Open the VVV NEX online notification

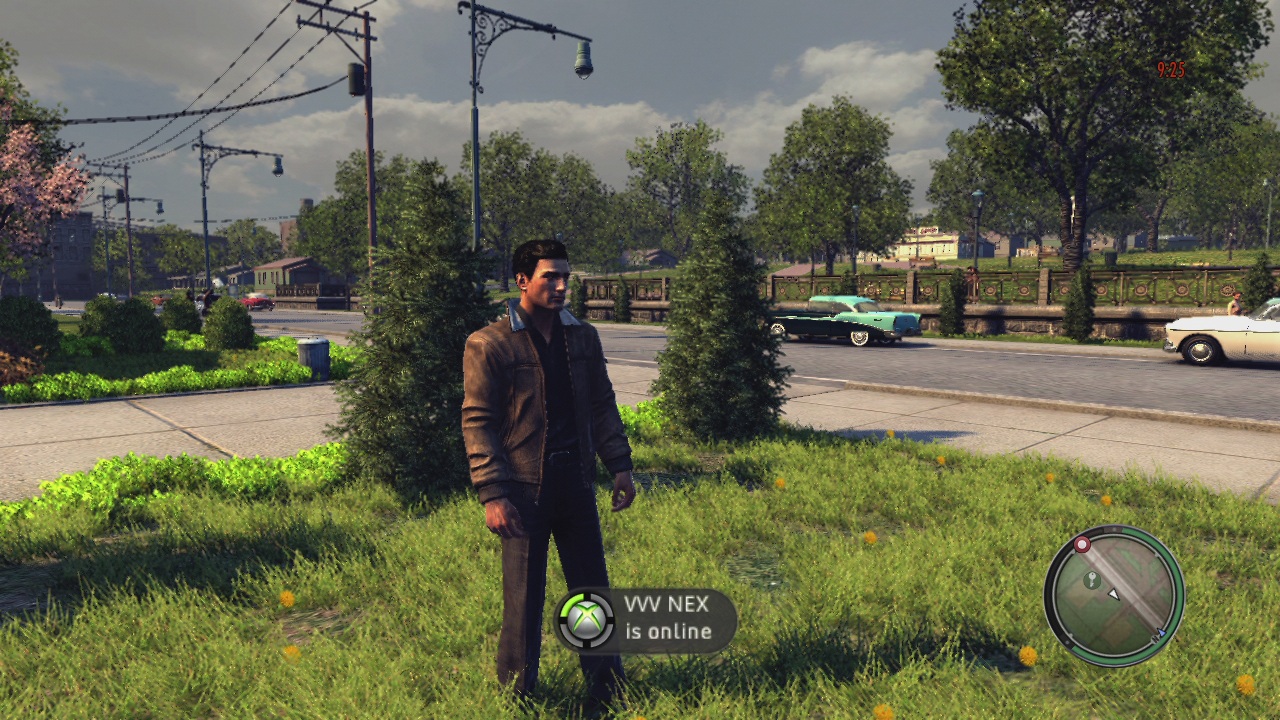[647, 620]
